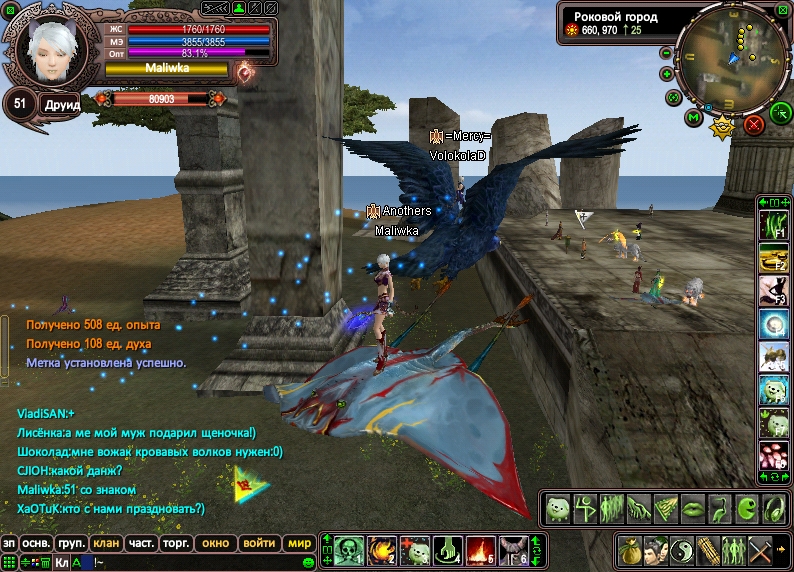Zoom out the minimap with minus button
The image size is (794, 572).
[666, 53]
